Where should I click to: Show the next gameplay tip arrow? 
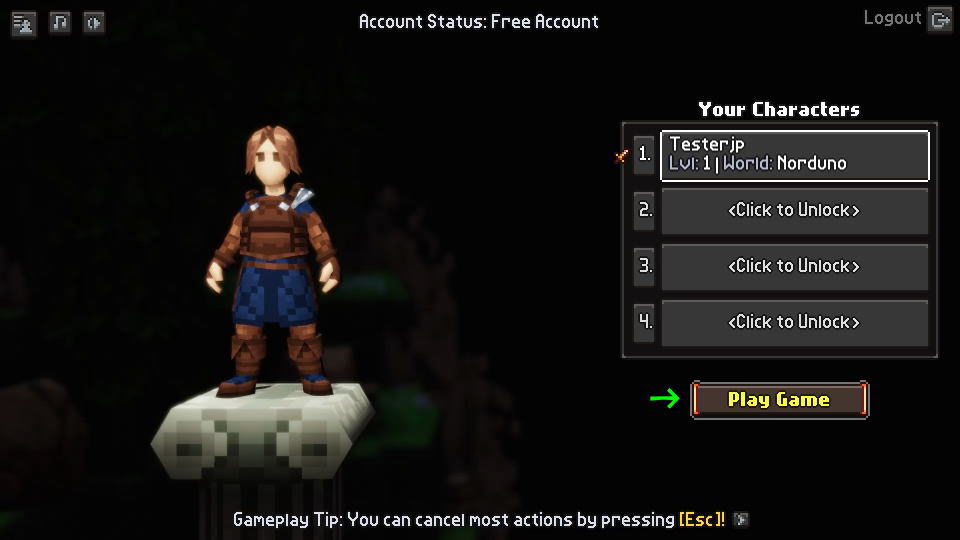tap(741, 520)
